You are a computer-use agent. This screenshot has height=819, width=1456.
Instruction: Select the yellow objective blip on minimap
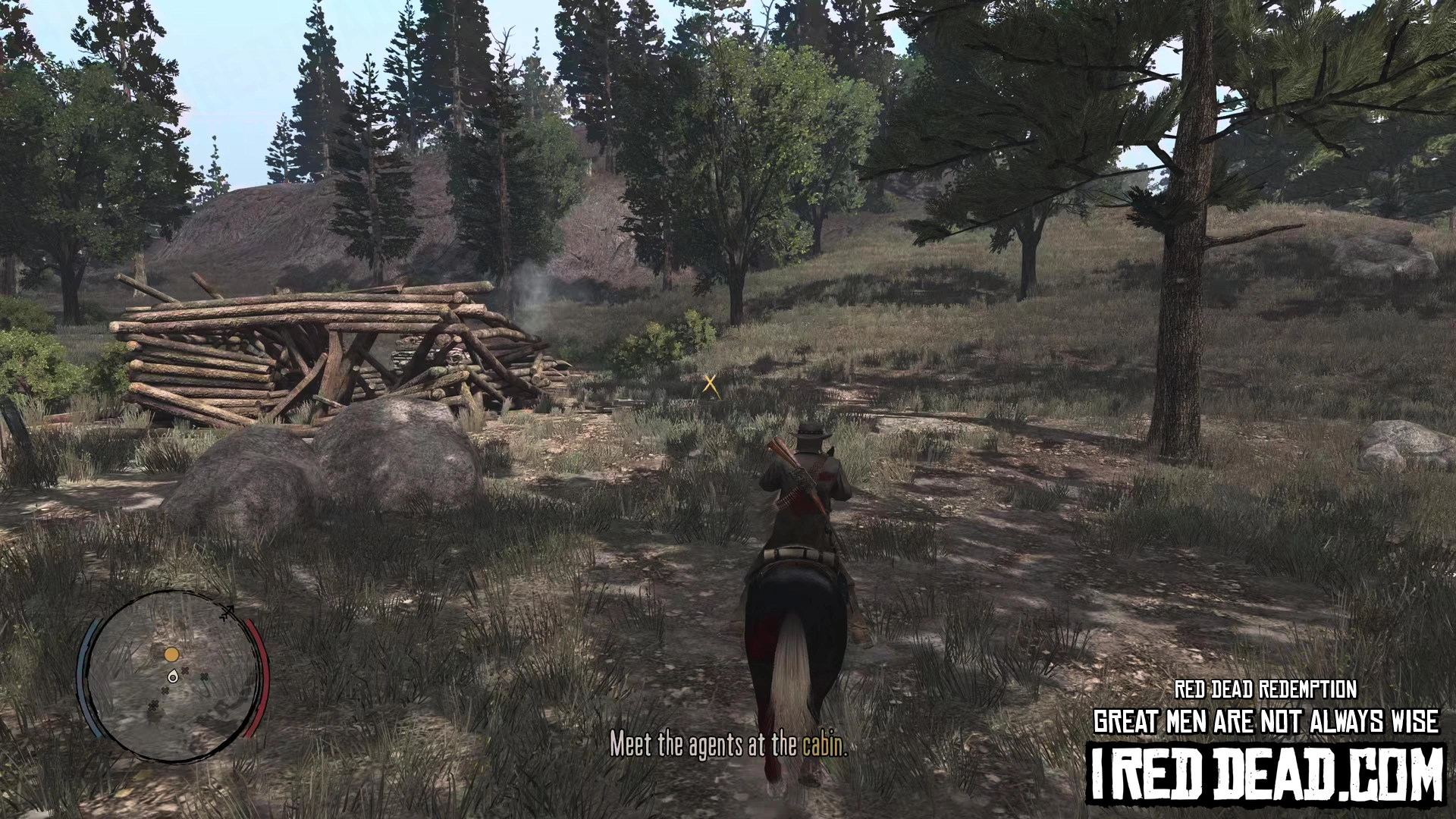point(172,654)
